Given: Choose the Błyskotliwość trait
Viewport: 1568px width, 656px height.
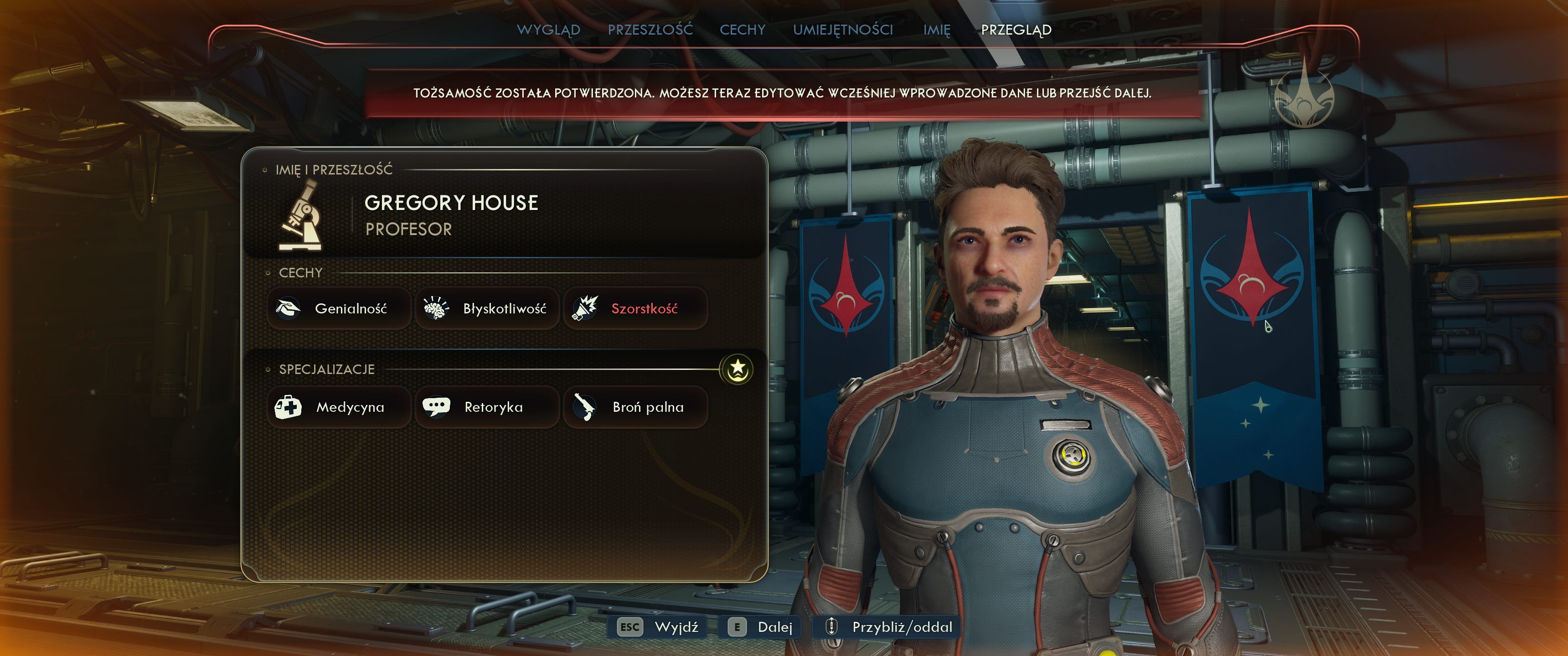Looking at the screenshot, I should pos(487,308).
